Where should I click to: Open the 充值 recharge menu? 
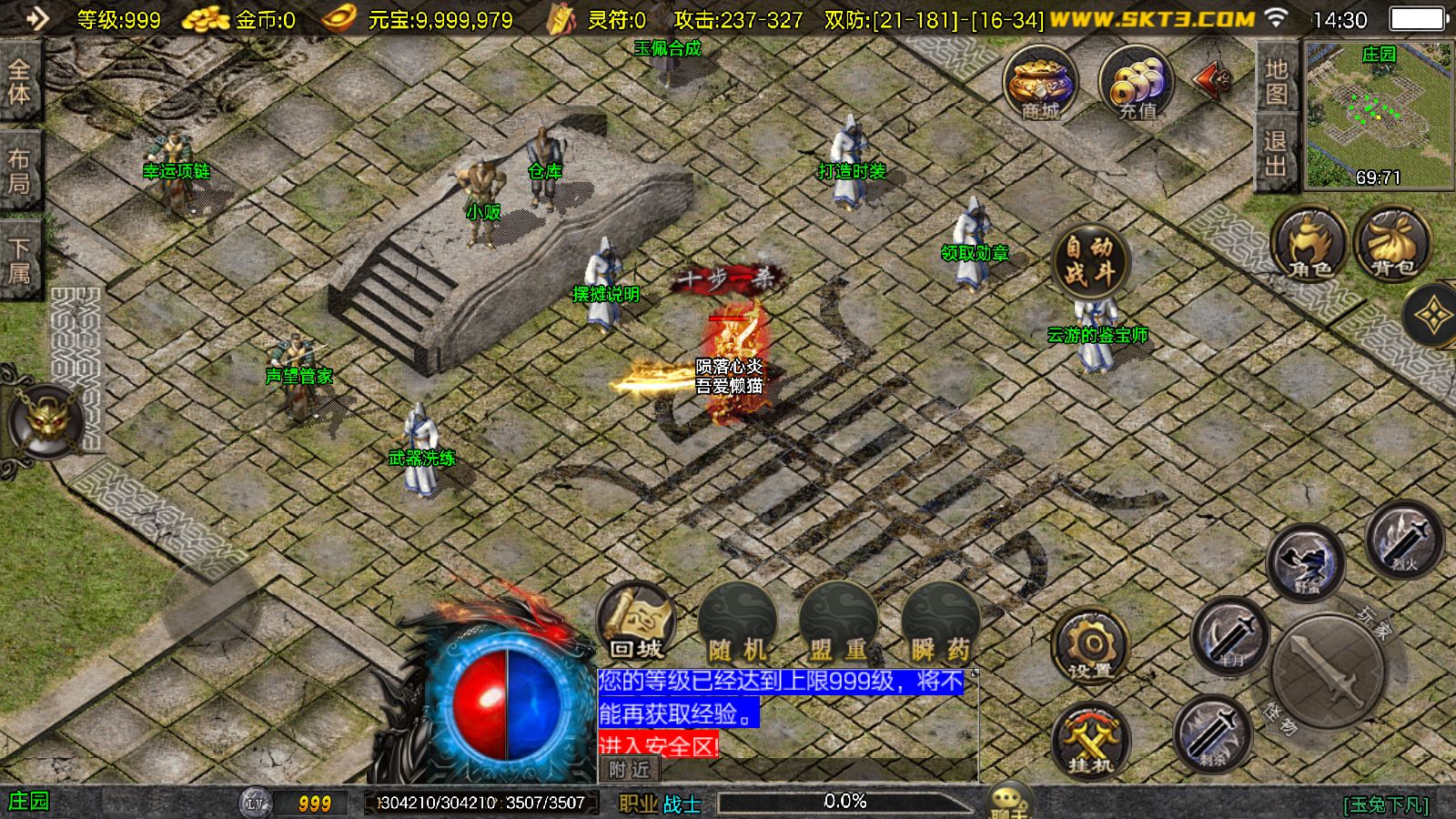[1137, 84]
